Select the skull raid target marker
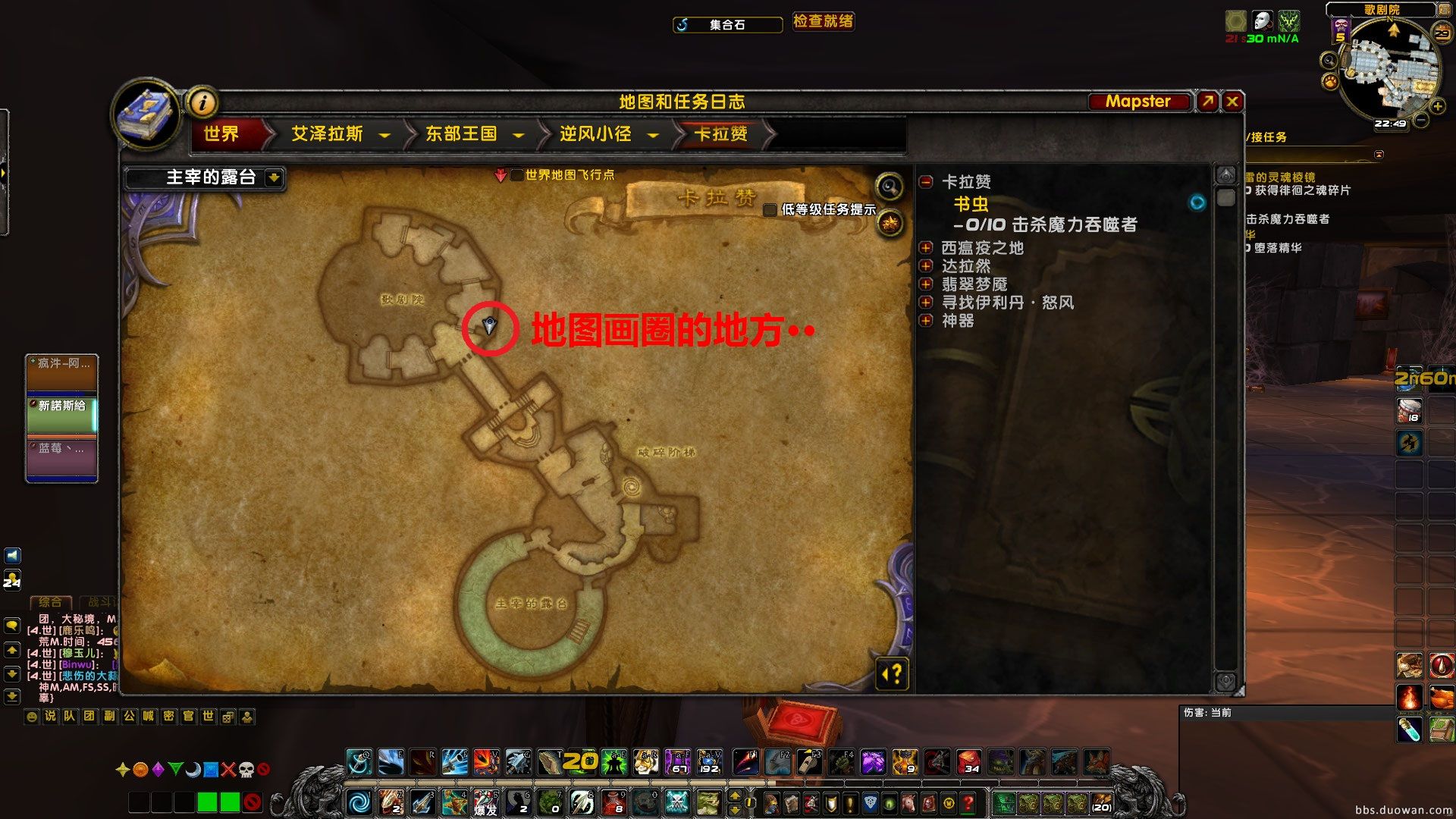The image size is (1456, 819). pyautogui.click(x=247, y=769)
